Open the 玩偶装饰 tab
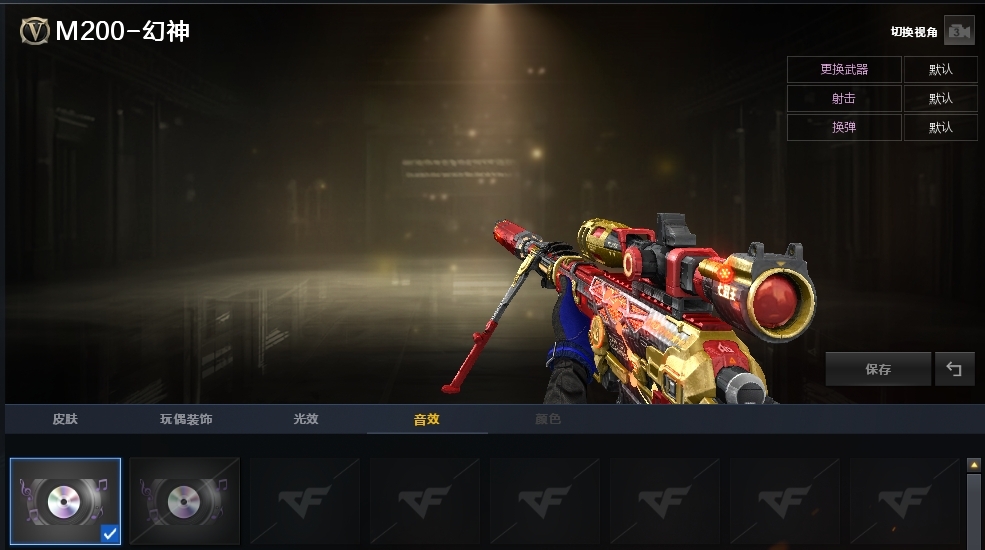 click(186, 419)
